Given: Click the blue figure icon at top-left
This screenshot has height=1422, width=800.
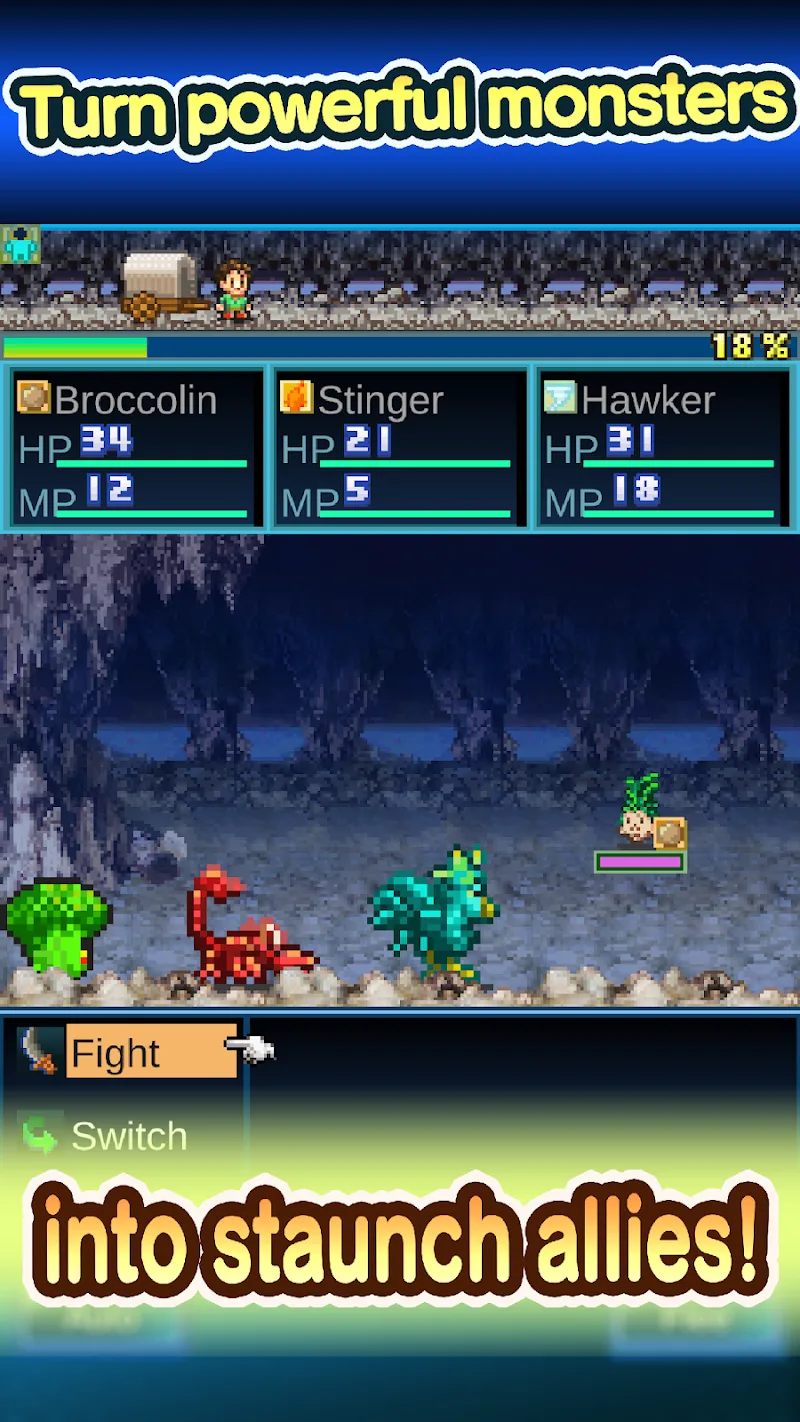Looking at the screenshot, I should tap(20, 245).
